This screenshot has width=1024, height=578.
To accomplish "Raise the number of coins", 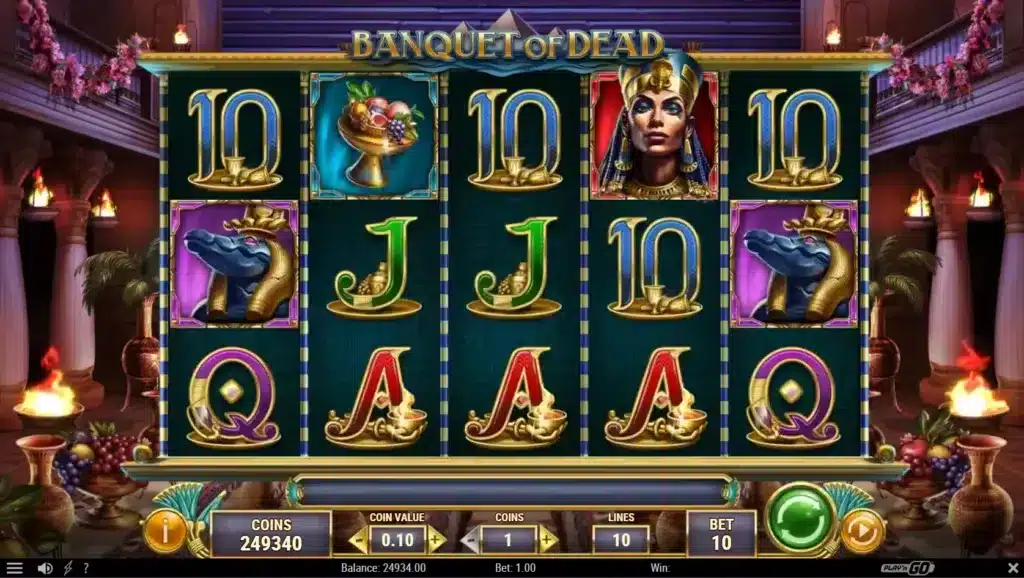I will (548, 540).
